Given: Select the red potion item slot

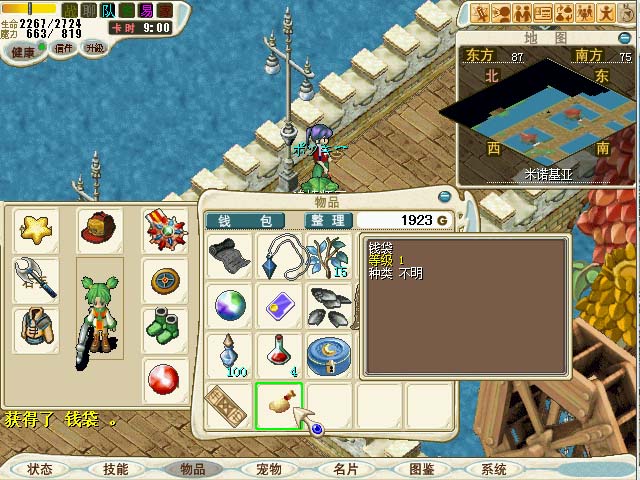Looking at the screenshot, I should click(x=279, y=354).
